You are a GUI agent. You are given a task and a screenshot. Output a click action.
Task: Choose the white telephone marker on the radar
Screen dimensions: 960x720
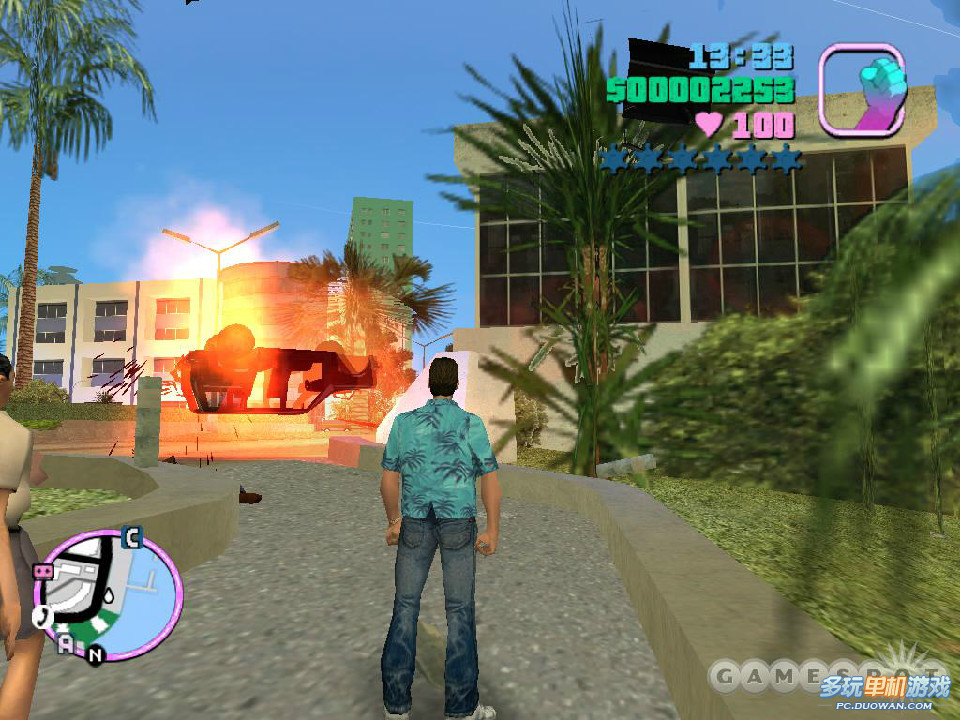point(43,617)
